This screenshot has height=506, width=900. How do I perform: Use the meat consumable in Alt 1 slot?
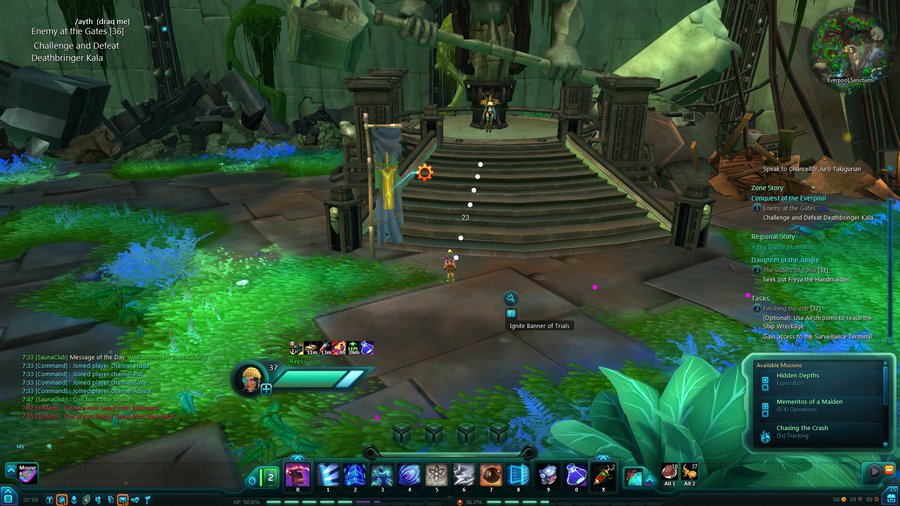click(x=670, y=472)
